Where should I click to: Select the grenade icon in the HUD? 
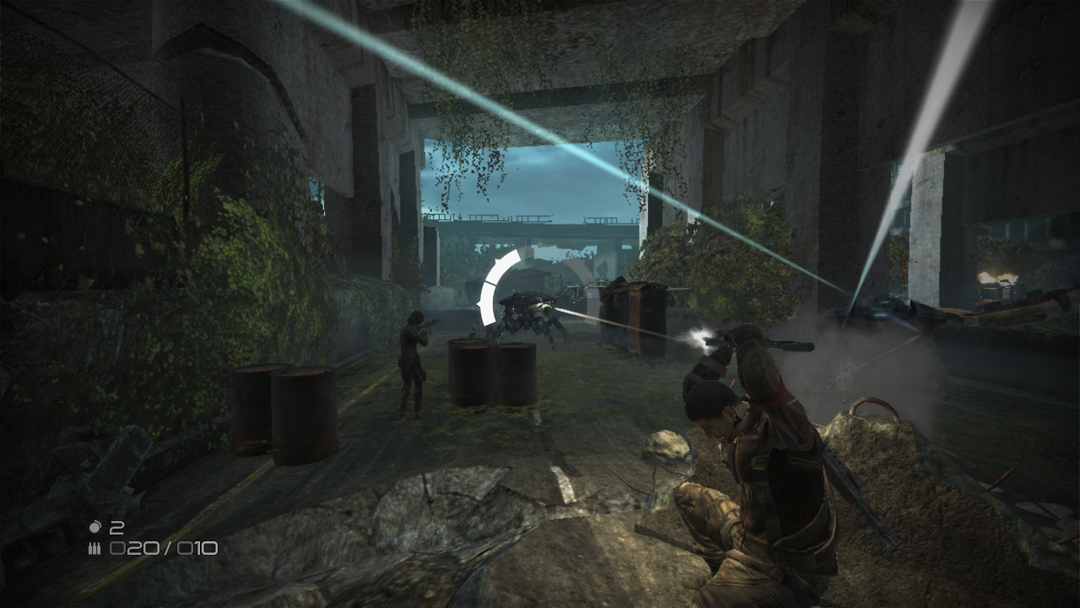[95, 526]
